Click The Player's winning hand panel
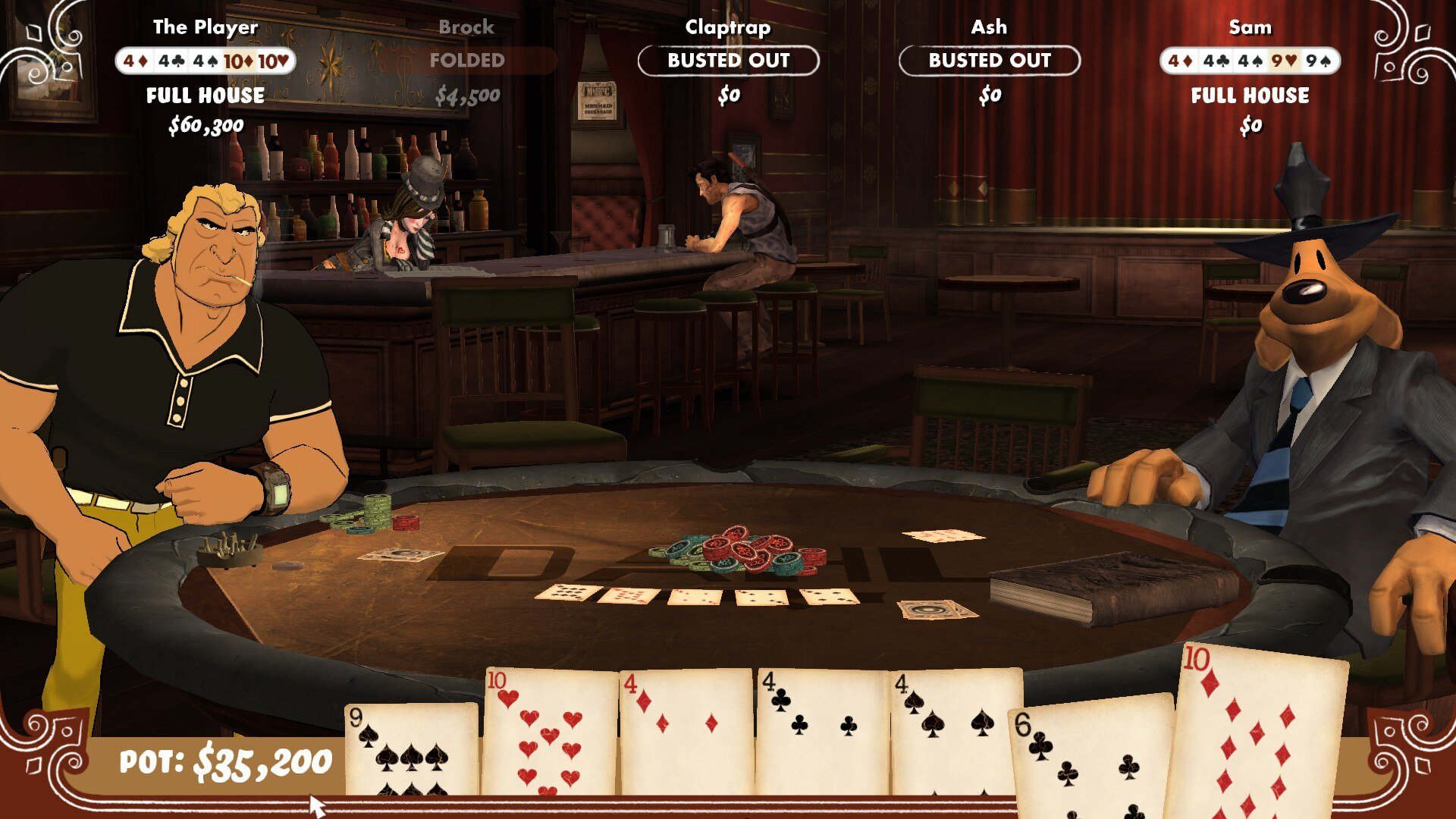This screenshot has height=819, width=1456. pyautogui.click(x=206, y=61)
